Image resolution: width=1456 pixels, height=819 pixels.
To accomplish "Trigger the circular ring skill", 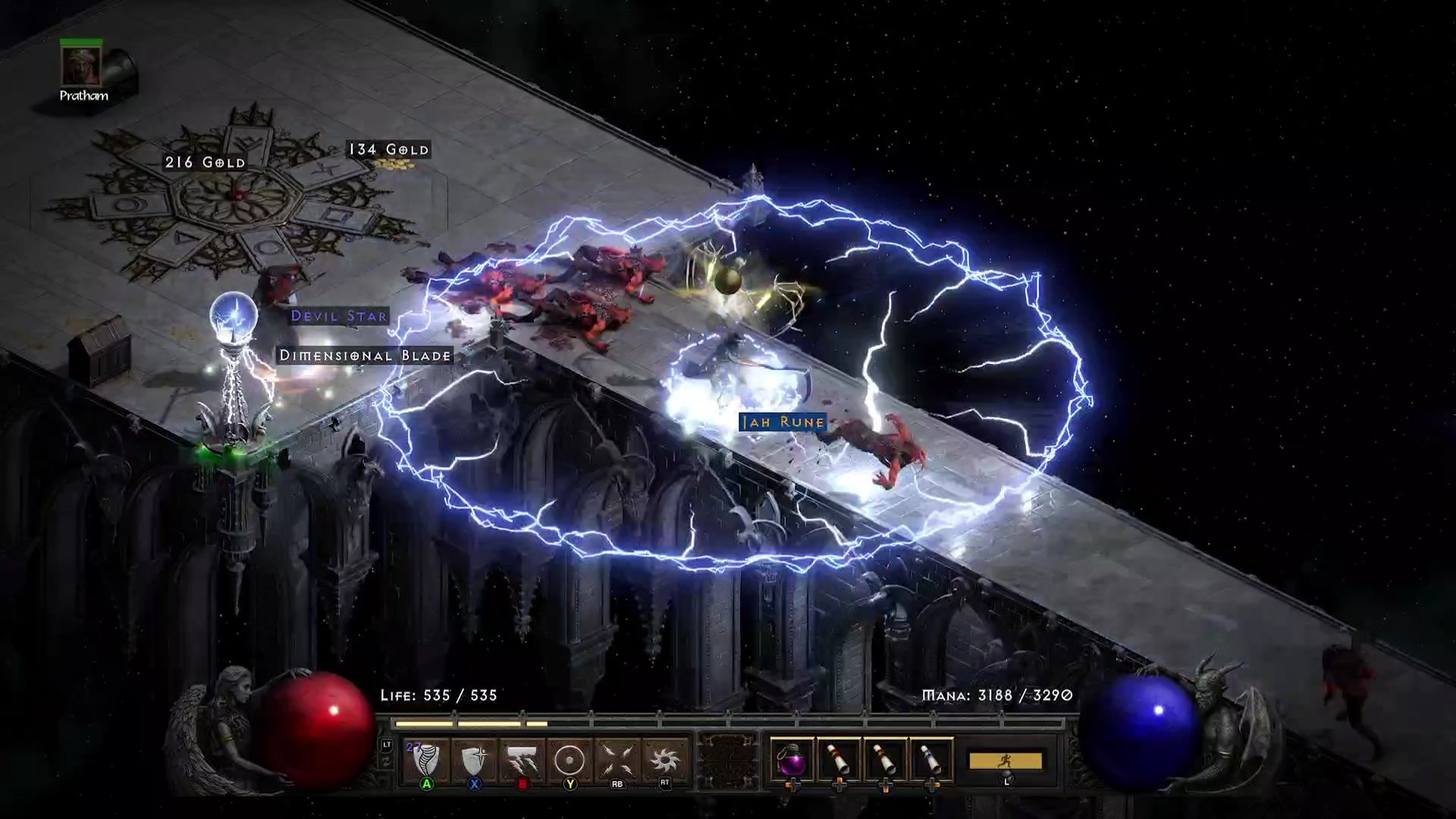I will (570, 760).
